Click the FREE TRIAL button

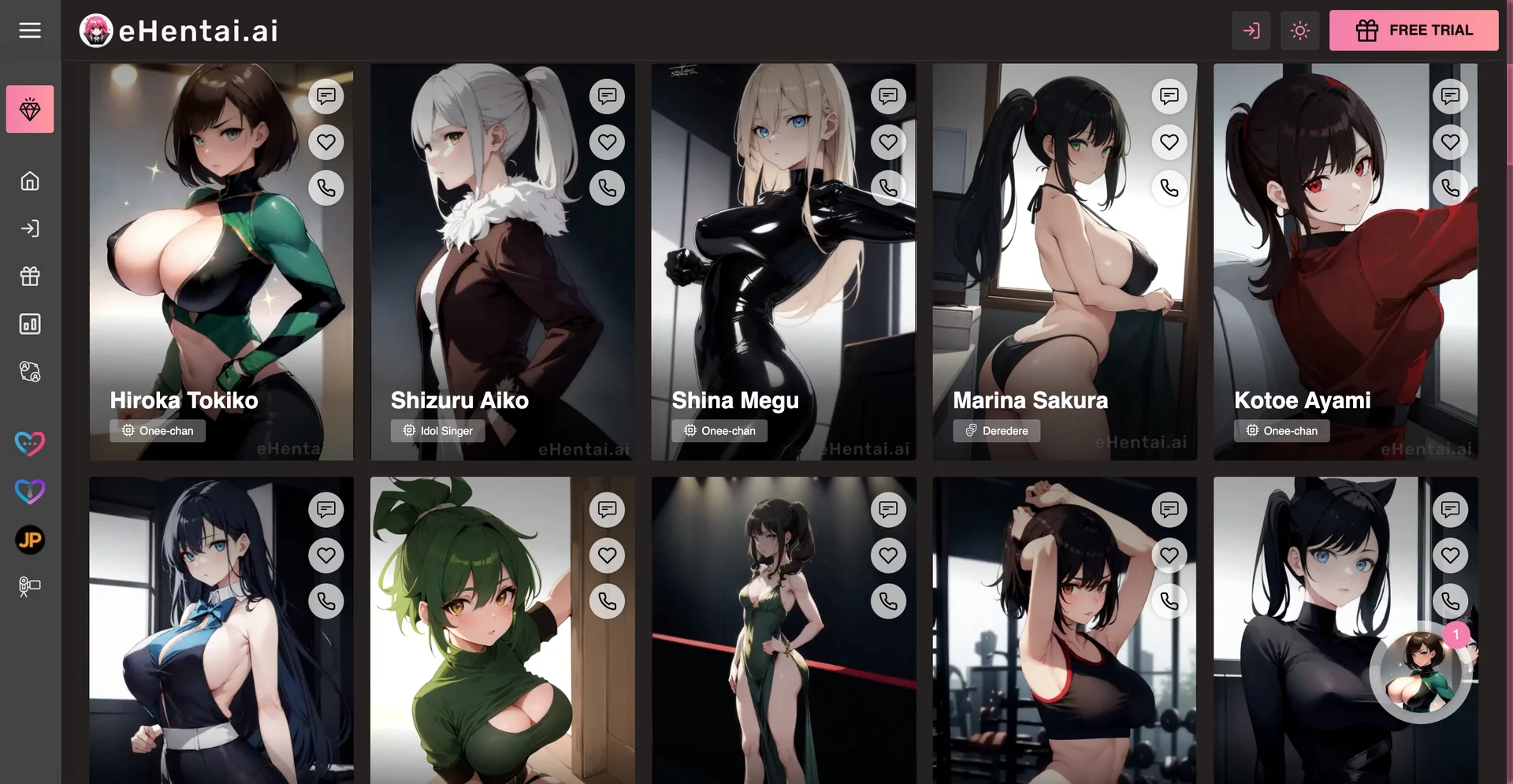coord(1414,30)
